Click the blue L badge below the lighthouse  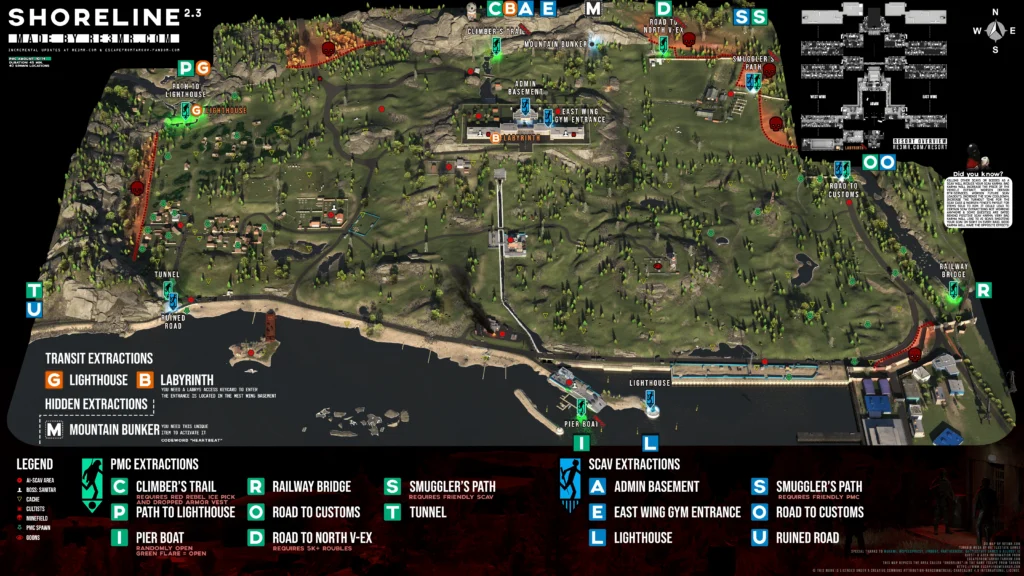[650, 442]
